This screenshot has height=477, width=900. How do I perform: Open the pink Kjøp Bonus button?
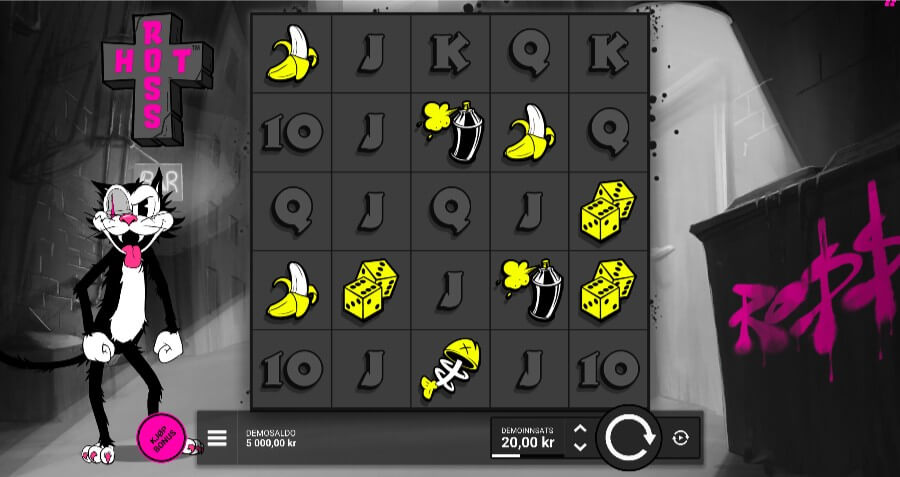point(159,437)
